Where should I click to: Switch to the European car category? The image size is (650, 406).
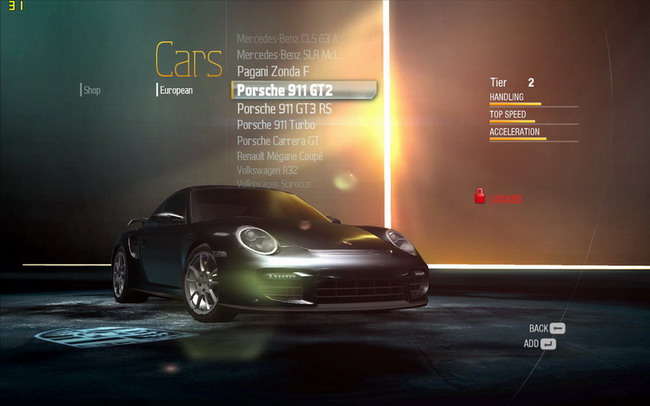(176, 90)
